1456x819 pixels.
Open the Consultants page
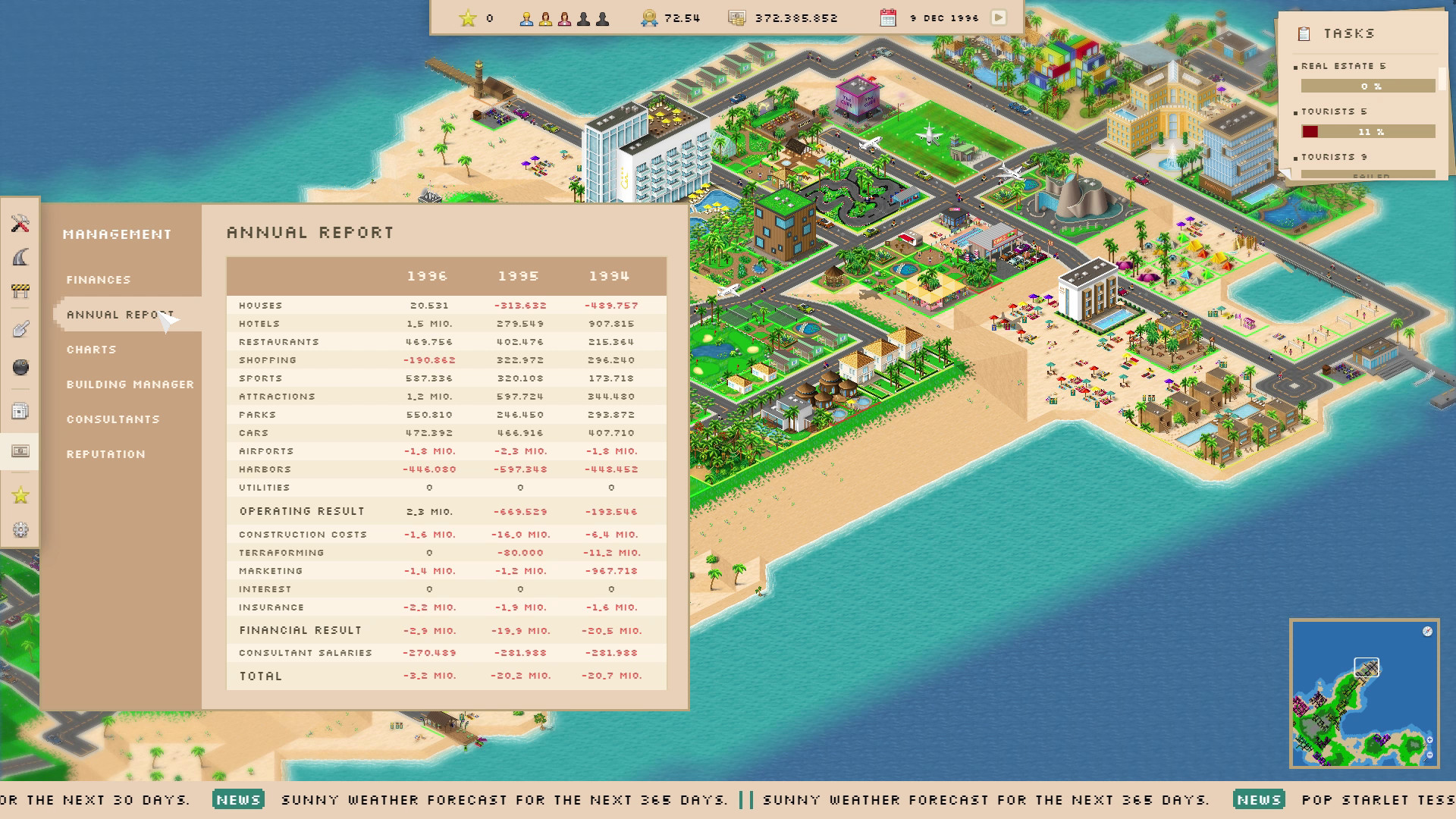113,419
